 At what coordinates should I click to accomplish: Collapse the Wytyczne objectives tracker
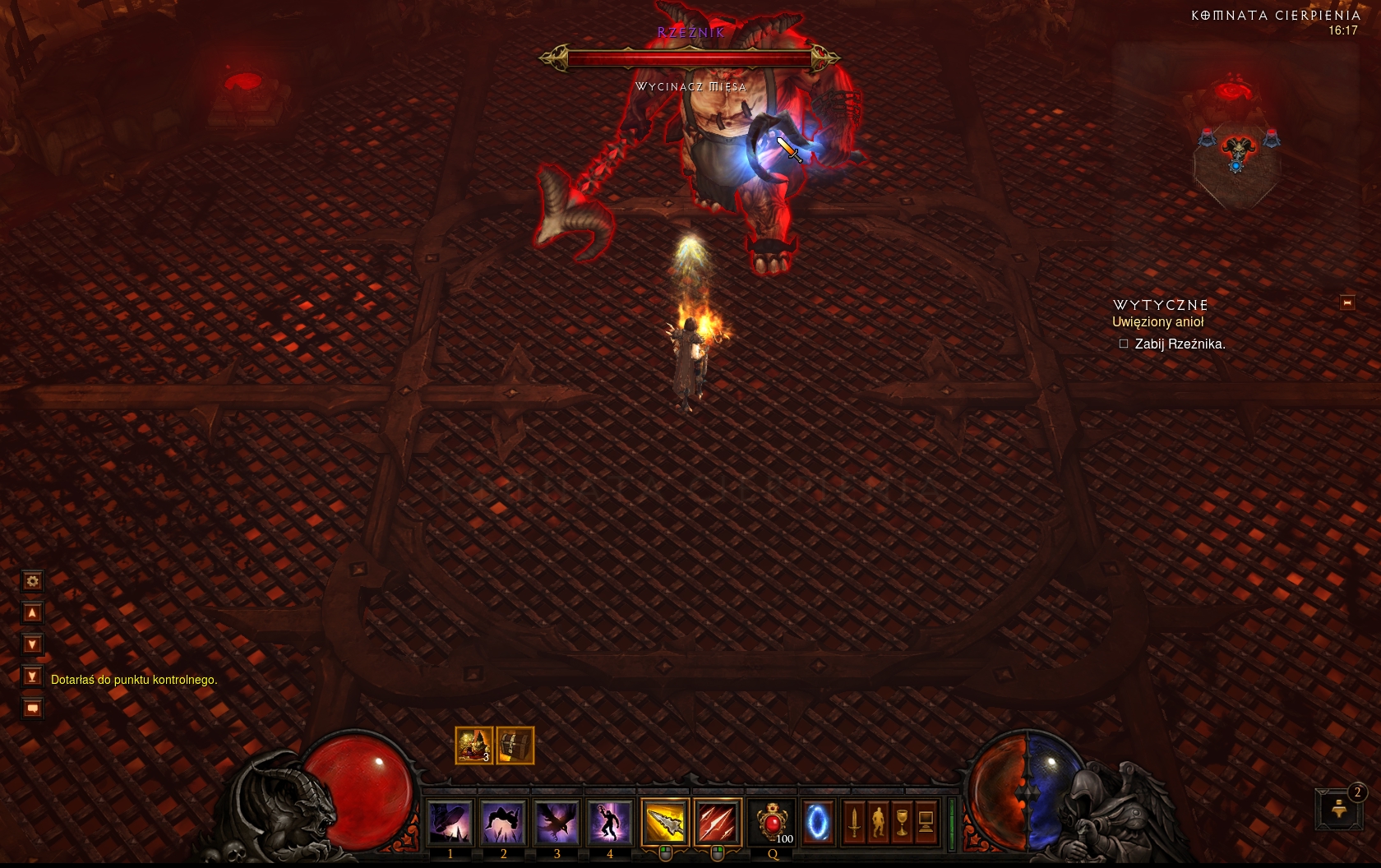pyautogui.click(x=1347, y=302)
